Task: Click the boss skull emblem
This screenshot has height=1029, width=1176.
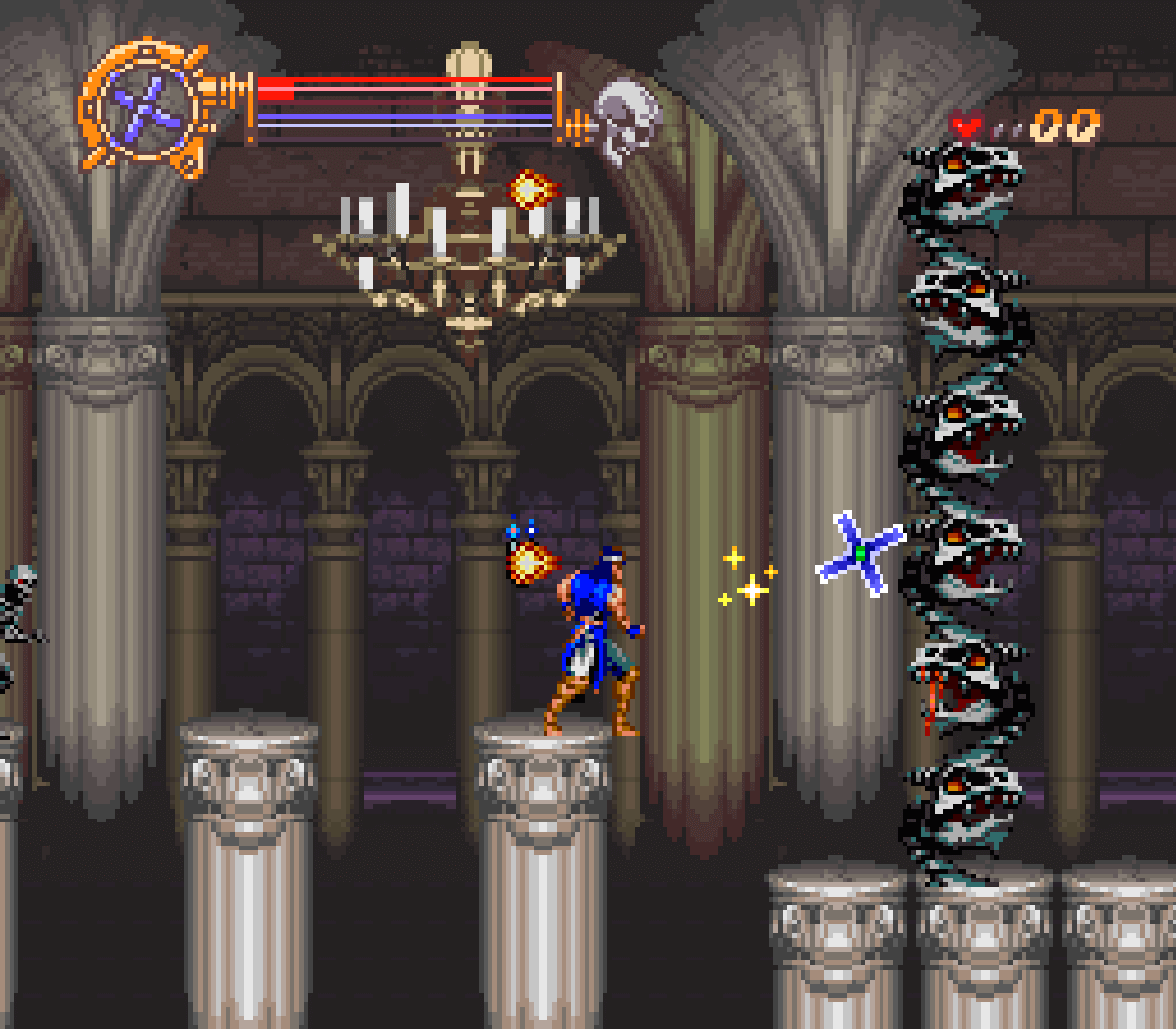Action: pos(626,118)
